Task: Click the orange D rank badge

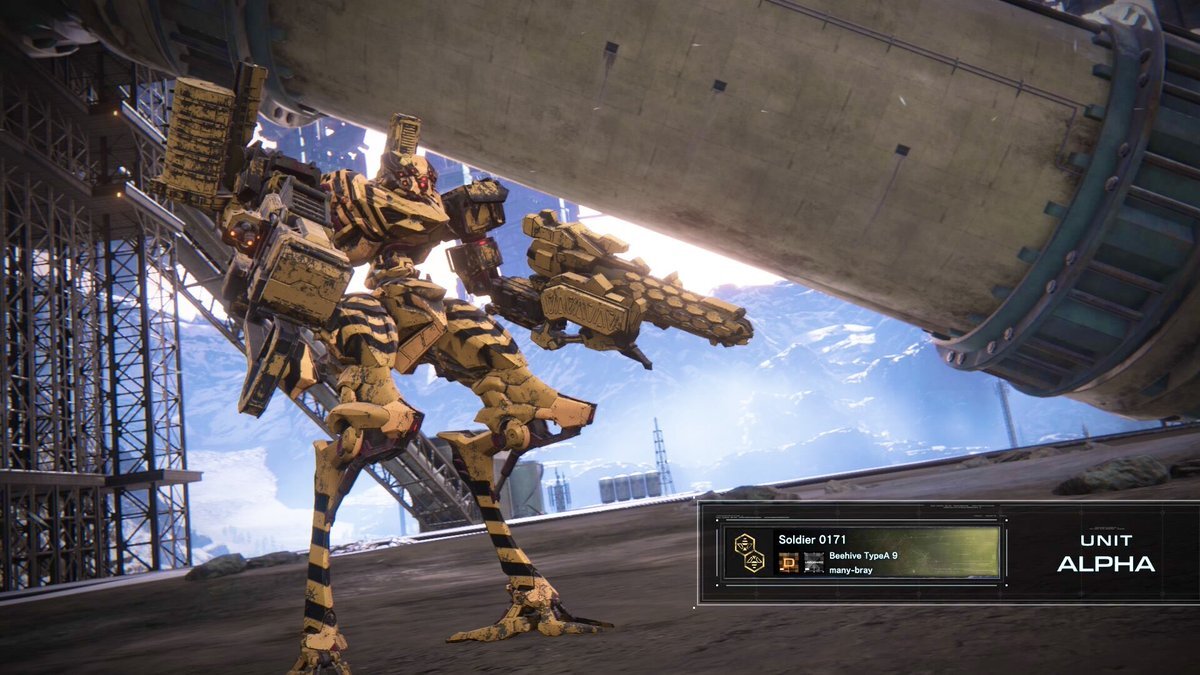Action: (788, 562)
